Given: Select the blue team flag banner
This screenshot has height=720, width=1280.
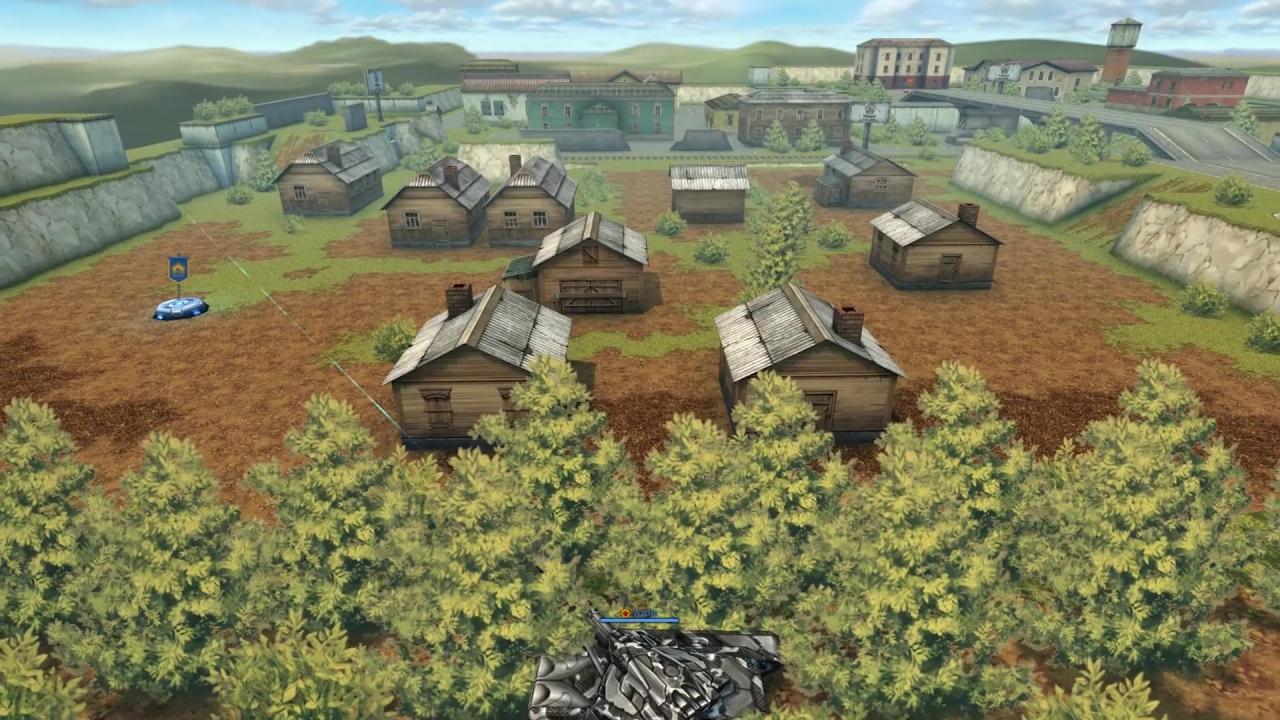Looking at the screenshot, I should coord(176,268).
